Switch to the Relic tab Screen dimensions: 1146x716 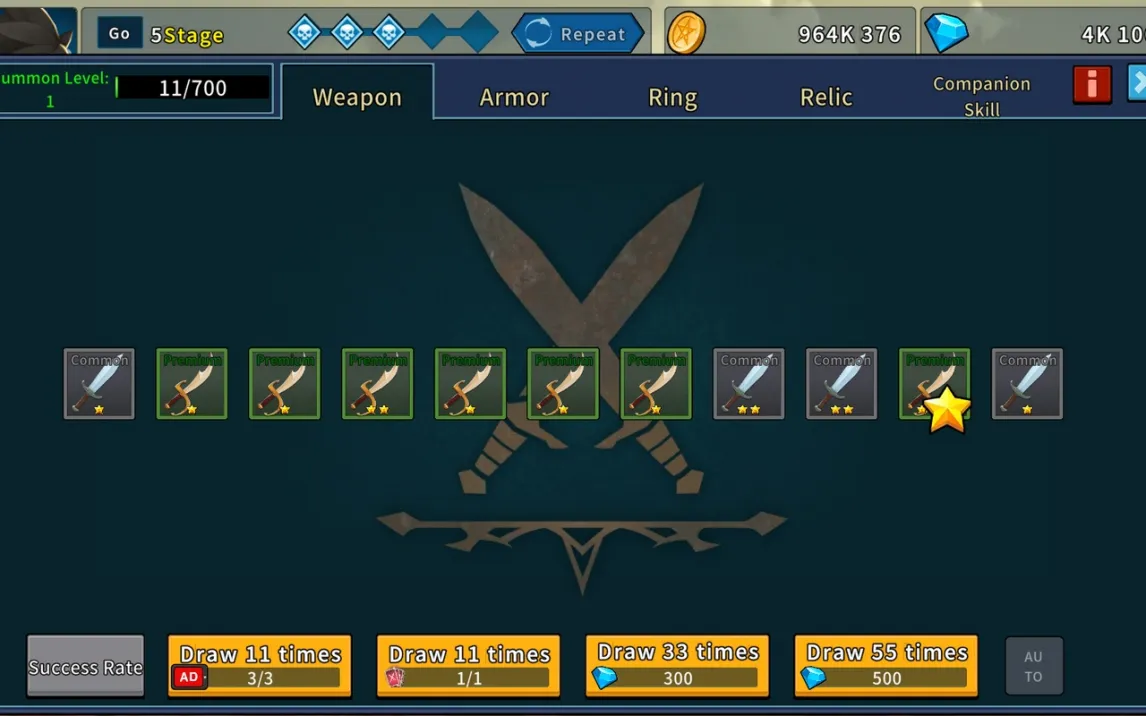point(826,96)
